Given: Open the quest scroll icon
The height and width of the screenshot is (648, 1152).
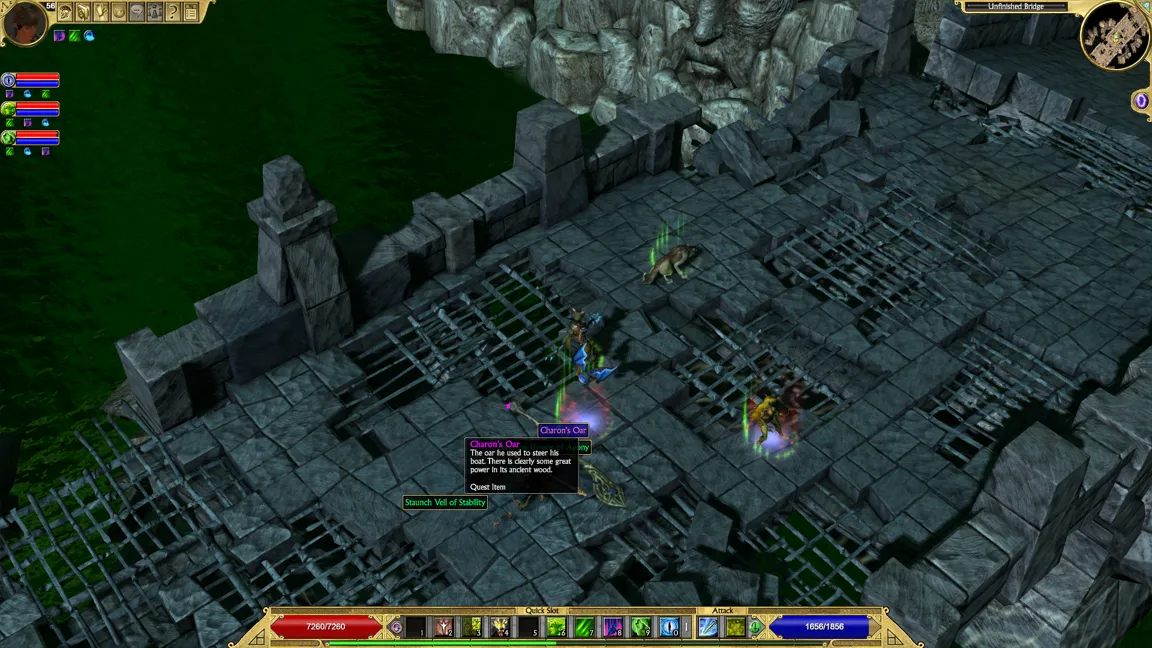Looking at the screenshot, I should (101, 12).
